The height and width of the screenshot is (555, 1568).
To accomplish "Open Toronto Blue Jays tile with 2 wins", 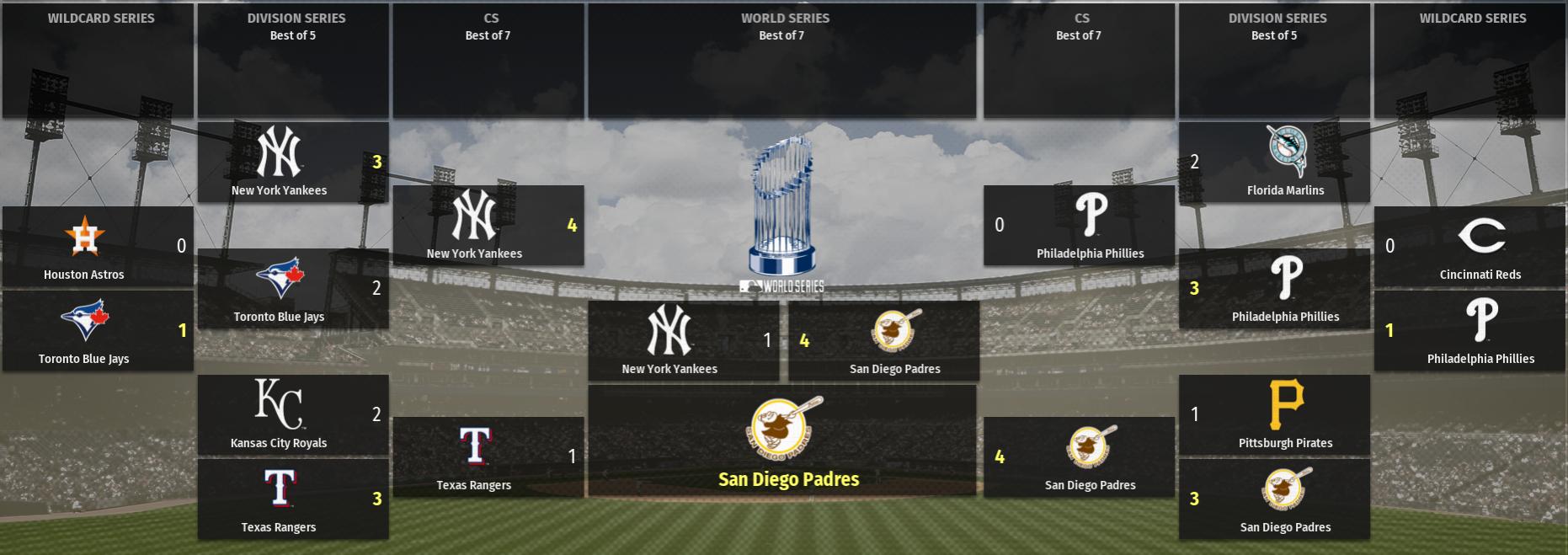I will point(292,289).
